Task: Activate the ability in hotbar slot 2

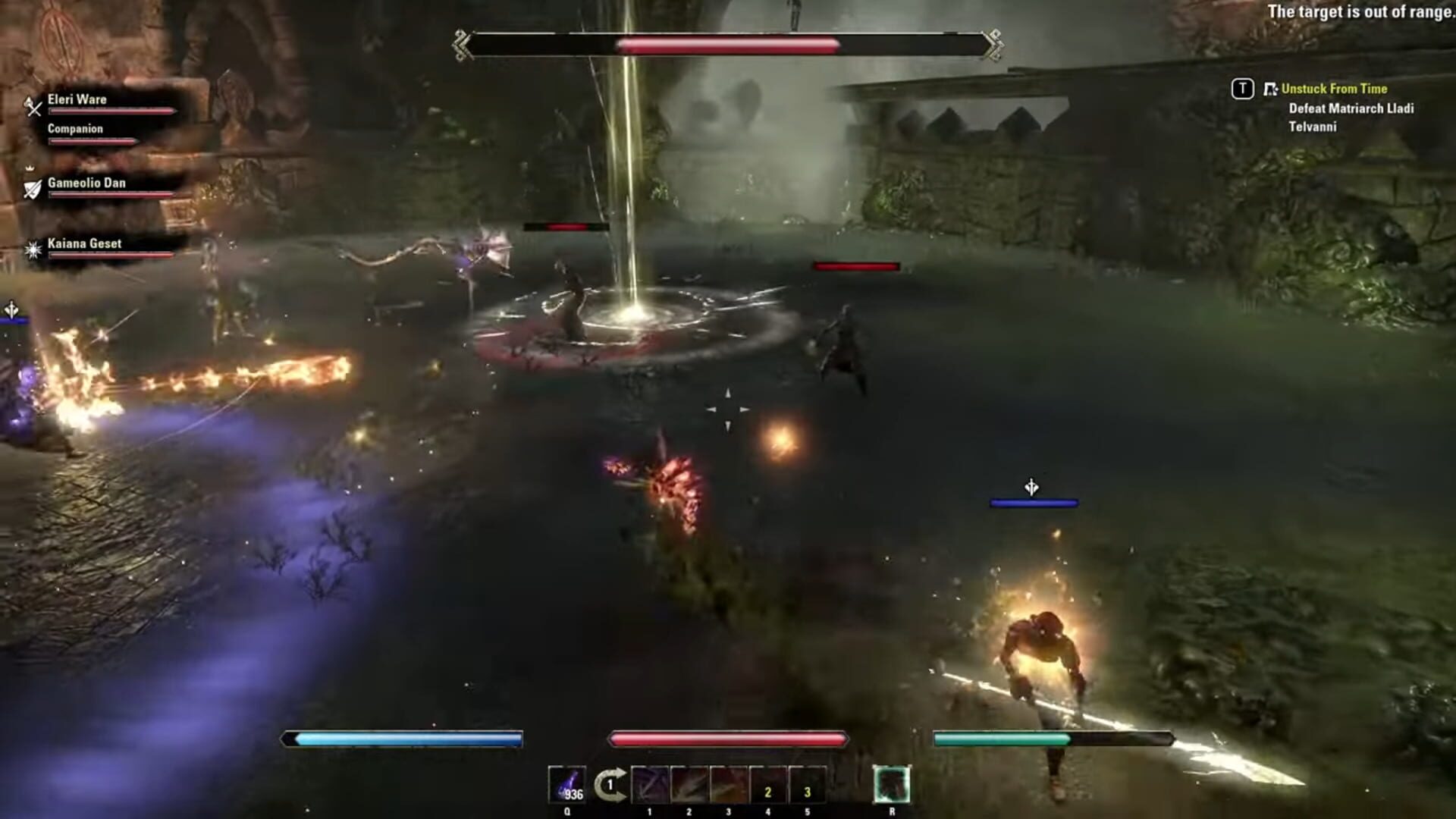Action: (690, 785)
